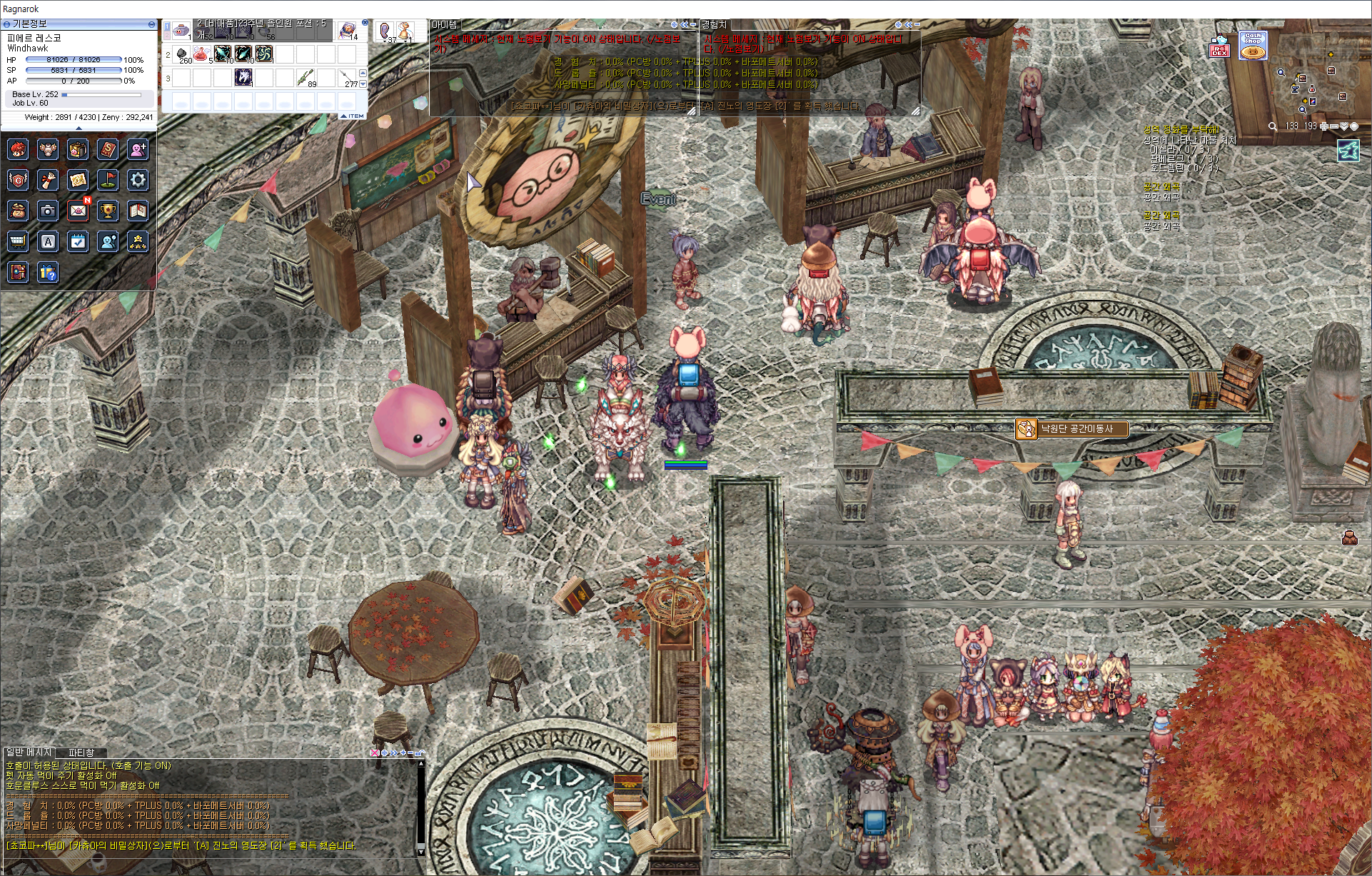Image resolution: width=1372 pixels, height=876 pixels.
Task: Open the settings gear menu icon
Action: (138, 179)
